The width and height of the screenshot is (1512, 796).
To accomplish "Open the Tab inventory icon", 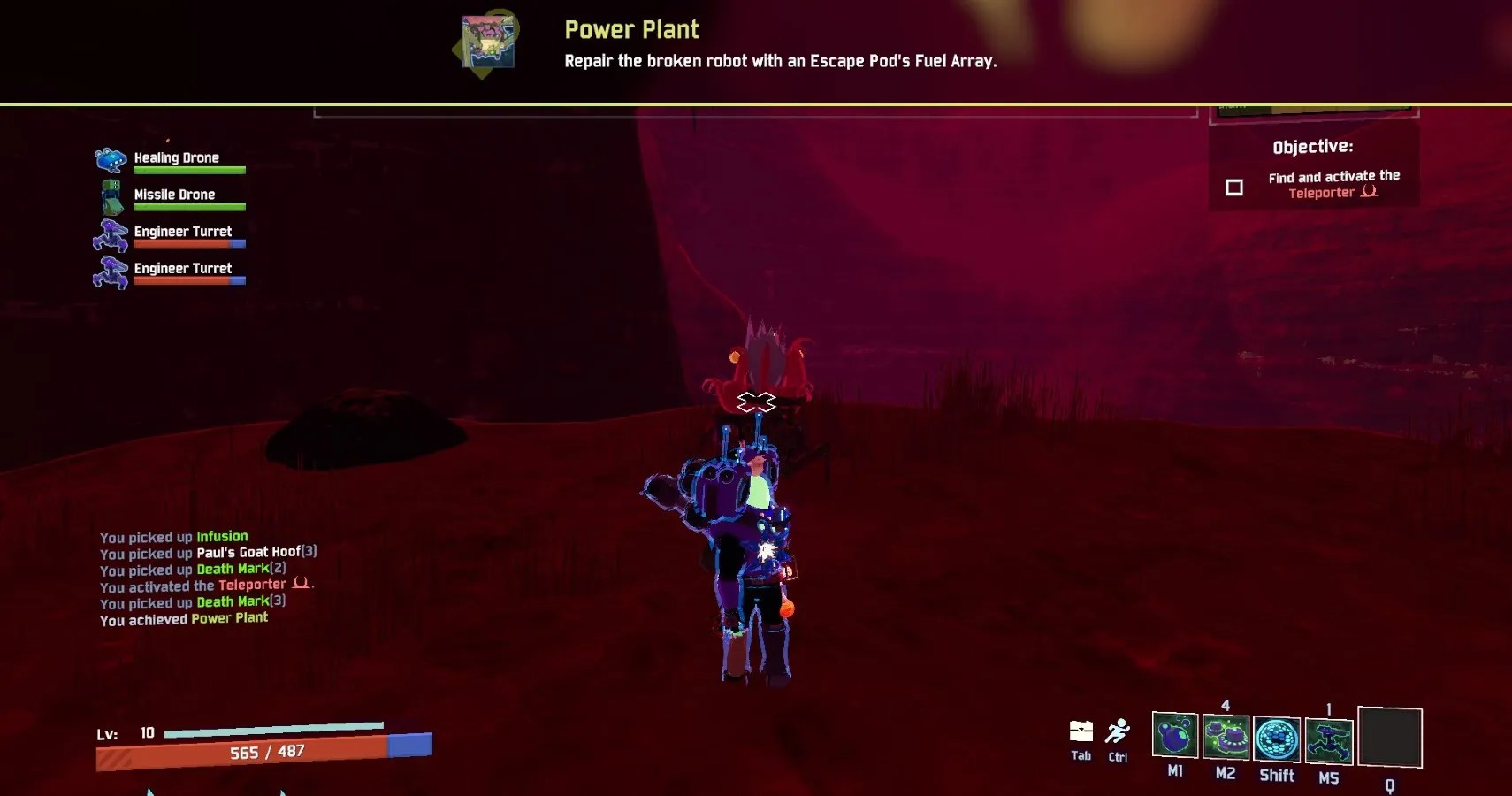I will 1081,732.
